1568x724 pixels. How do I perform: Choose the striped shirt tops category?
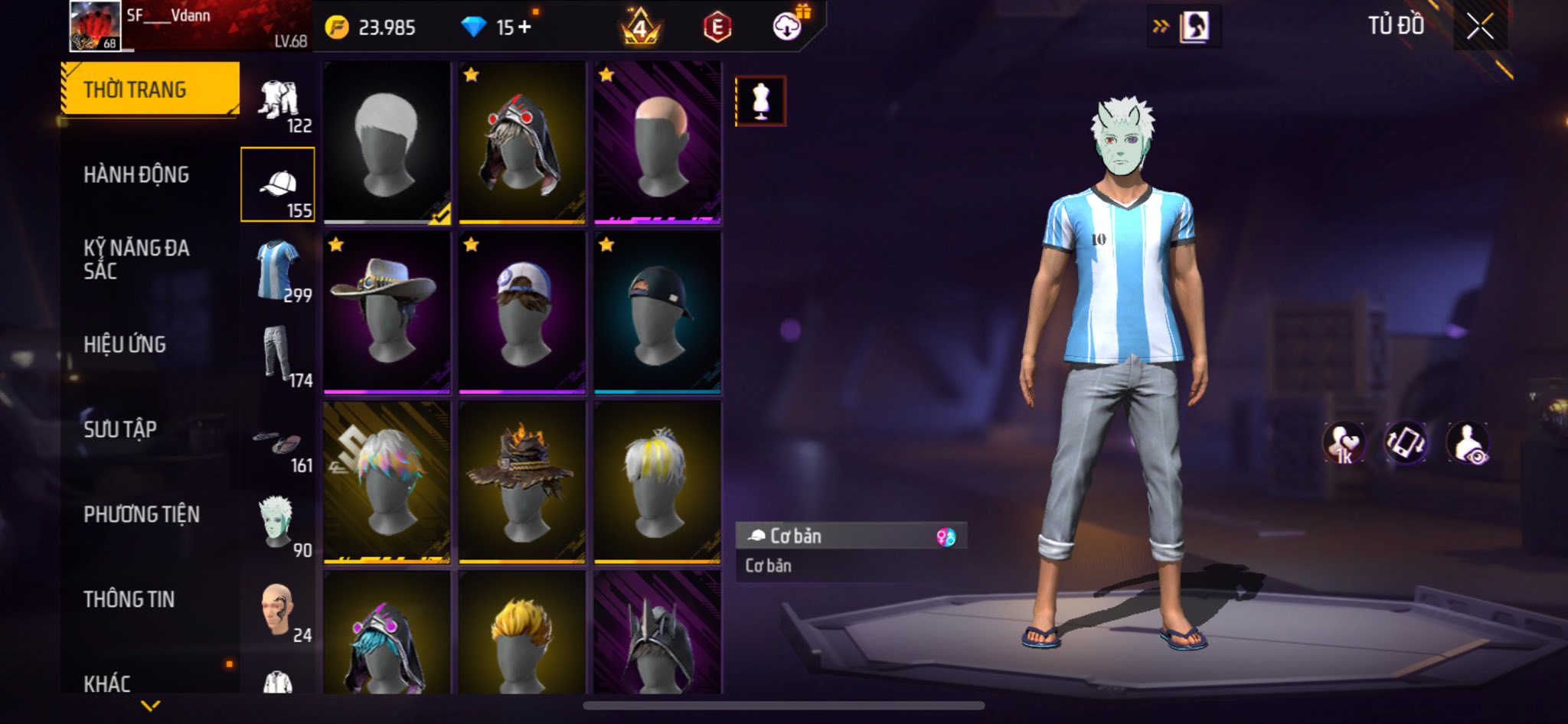[x=277, y=269]
